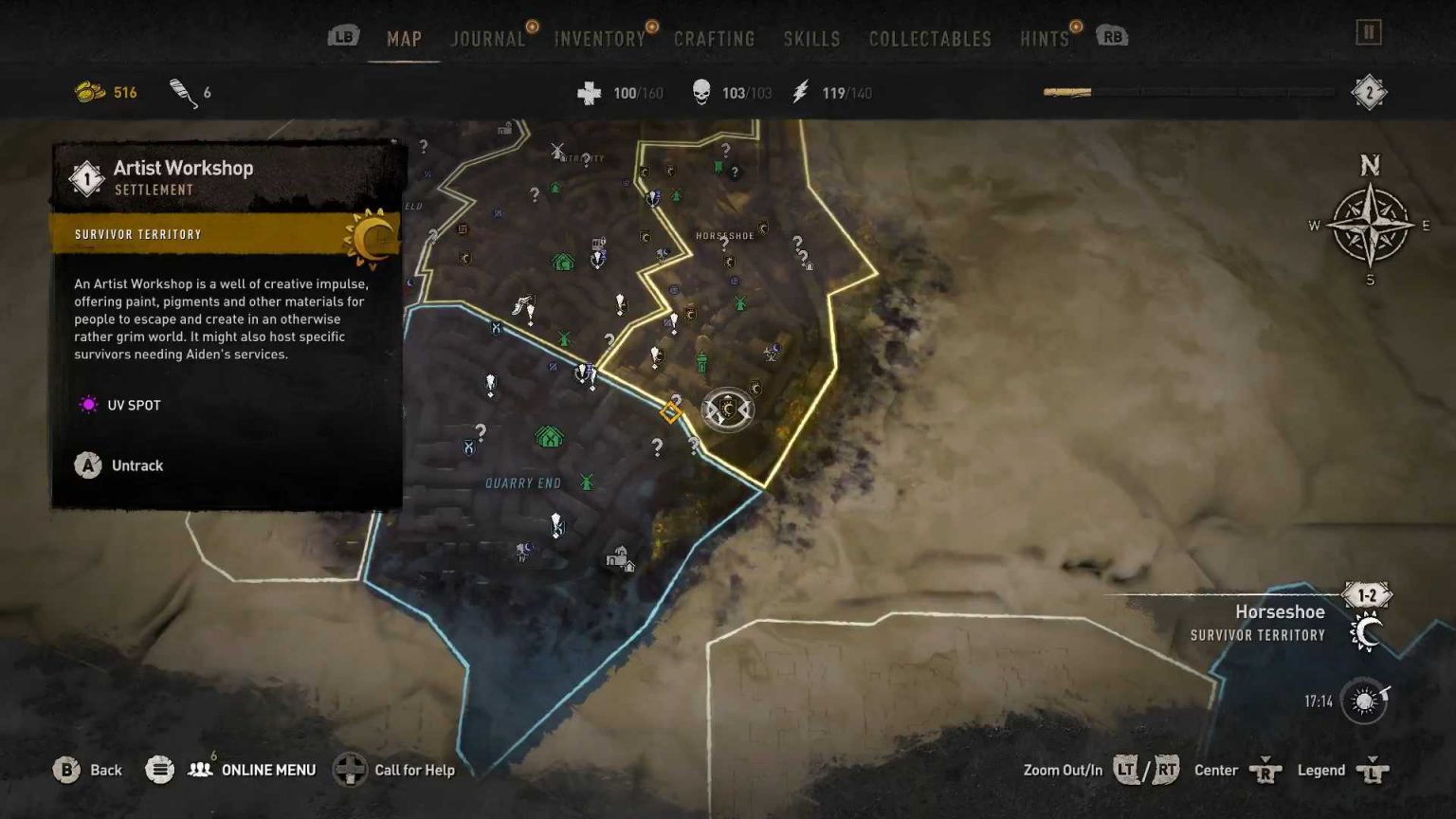The image size is (1456, 819).
Task: Select the green safe house icon near Quarry End
Action: pyautogui.click(x=550, y=434)
